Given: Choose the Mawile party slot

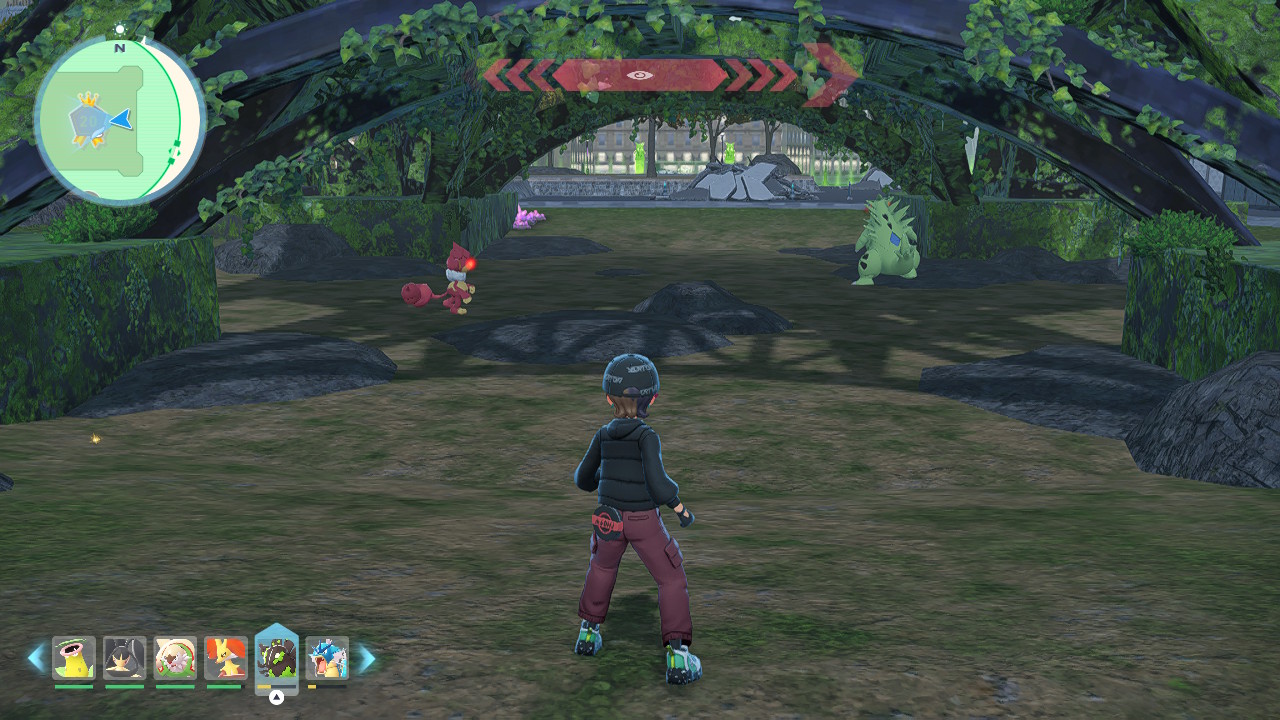Looking at the screenshot, I should 125,658.
